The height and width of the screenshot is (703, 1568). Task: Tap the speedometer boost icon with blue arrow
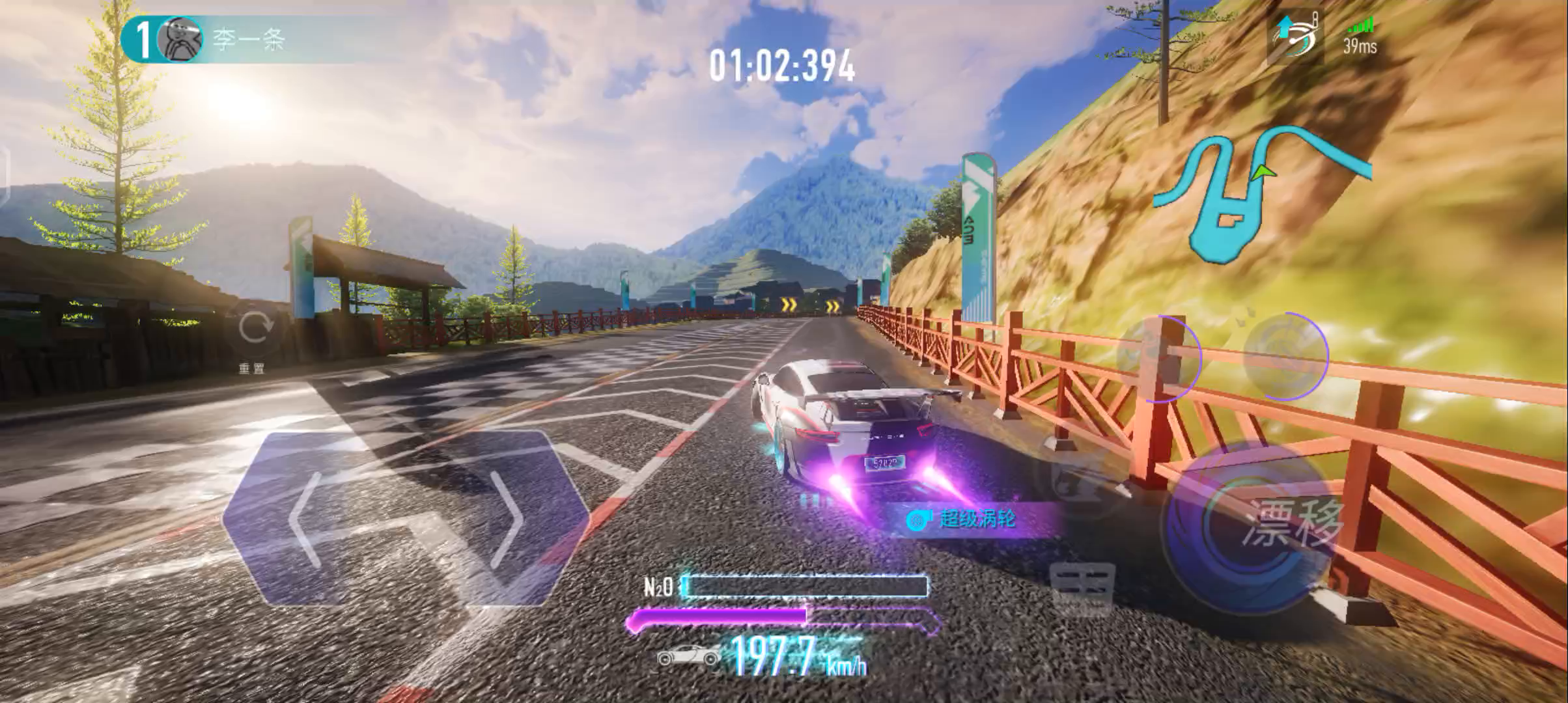1295,36
